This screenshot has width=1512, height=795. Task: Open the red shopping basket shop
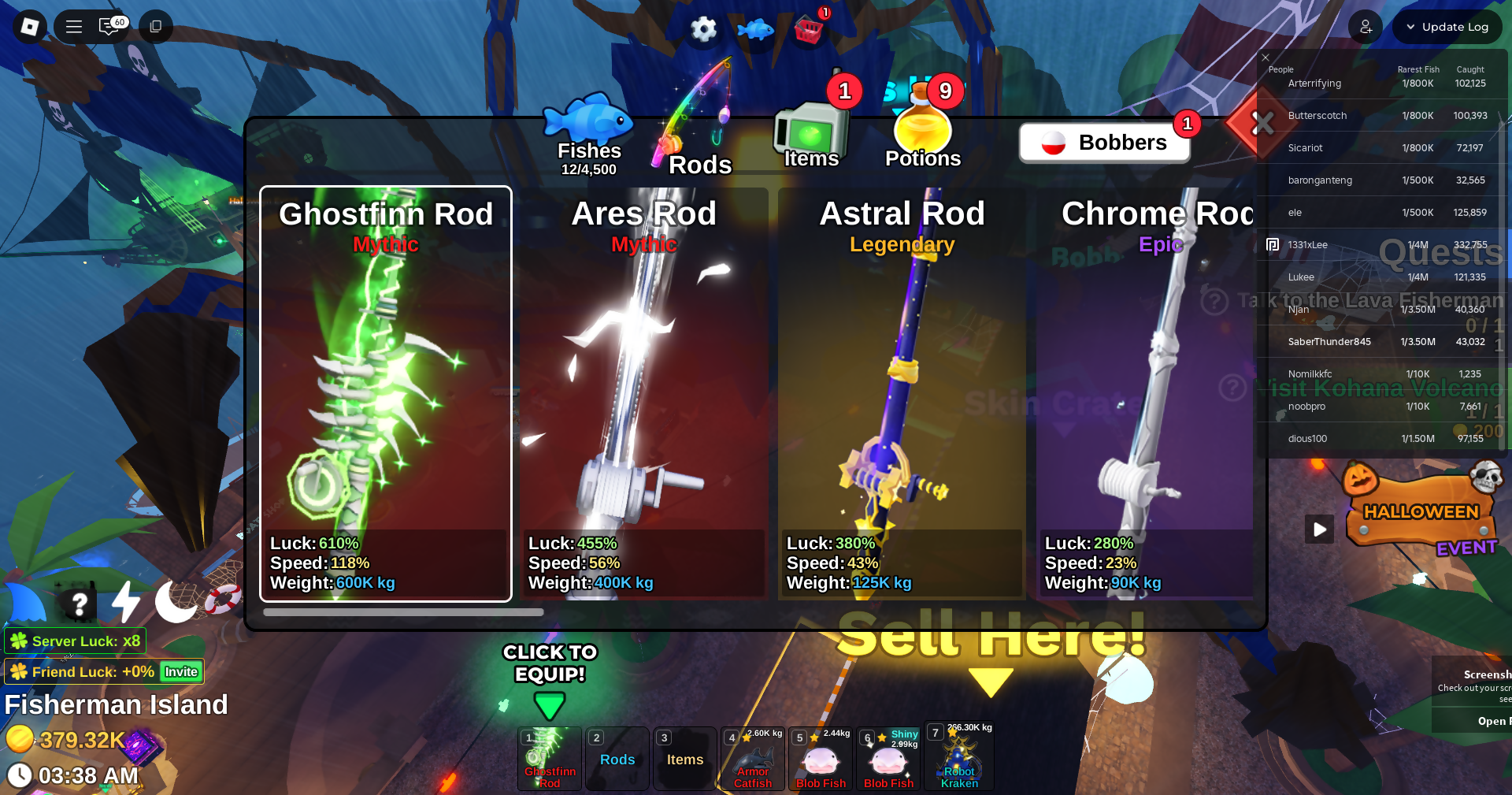[x=809, y=30]
